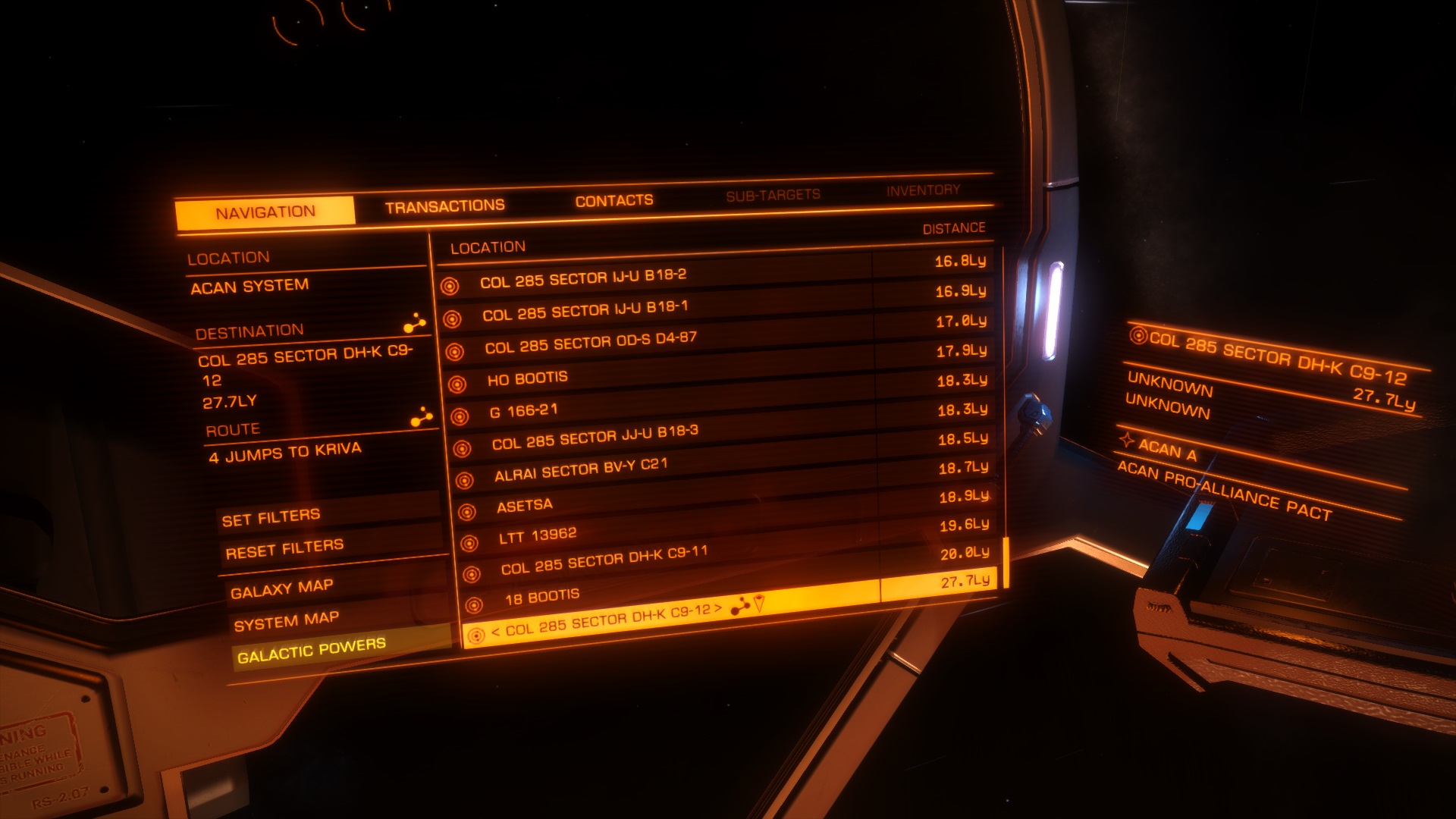Open Galactic Powers
Viewport: 1456px width, 819px height.
point(311,650)
